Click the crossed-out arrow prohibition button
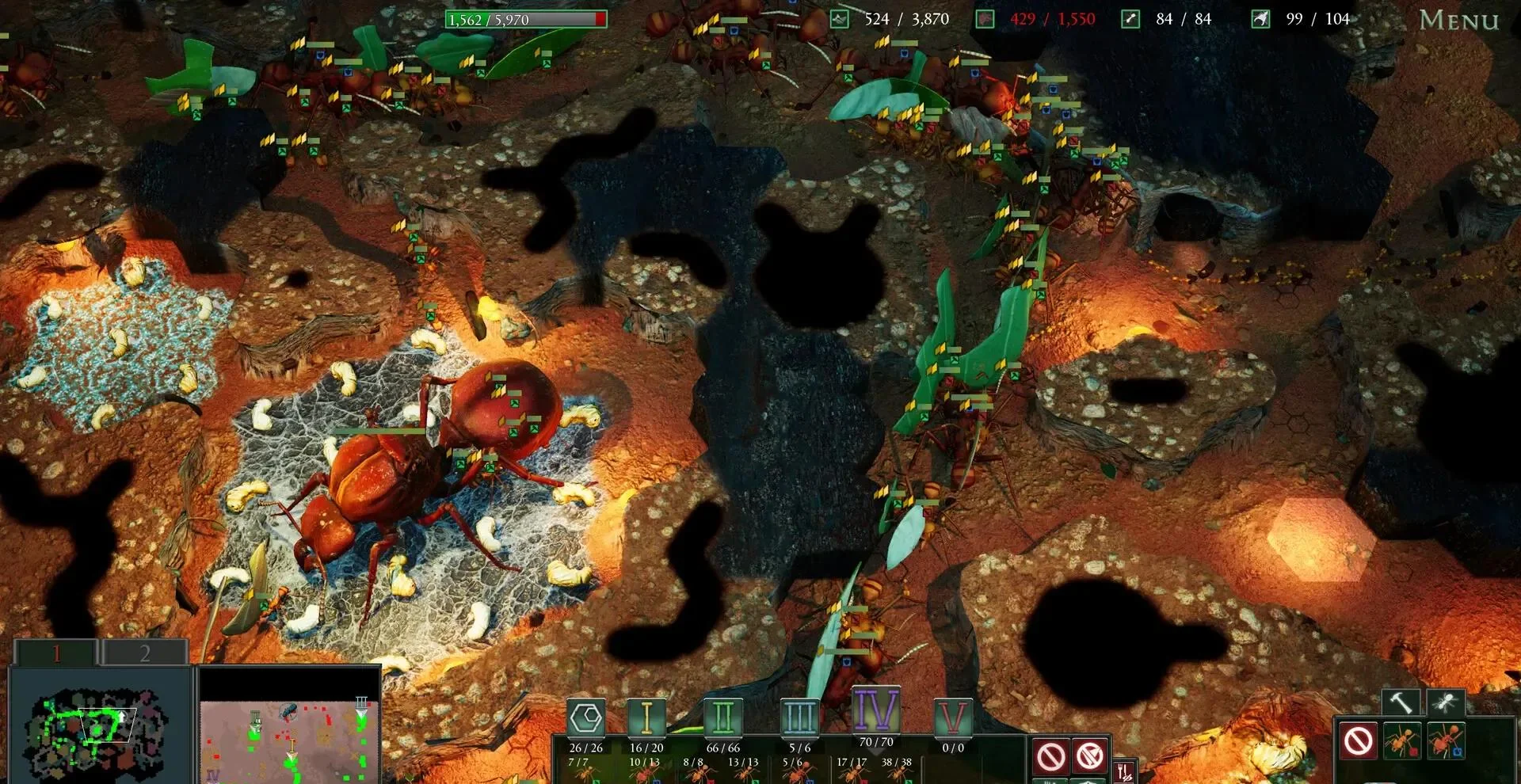The width and height of the screenshot is (1521, 784). pyautogui.click(x=1090, y=756)
